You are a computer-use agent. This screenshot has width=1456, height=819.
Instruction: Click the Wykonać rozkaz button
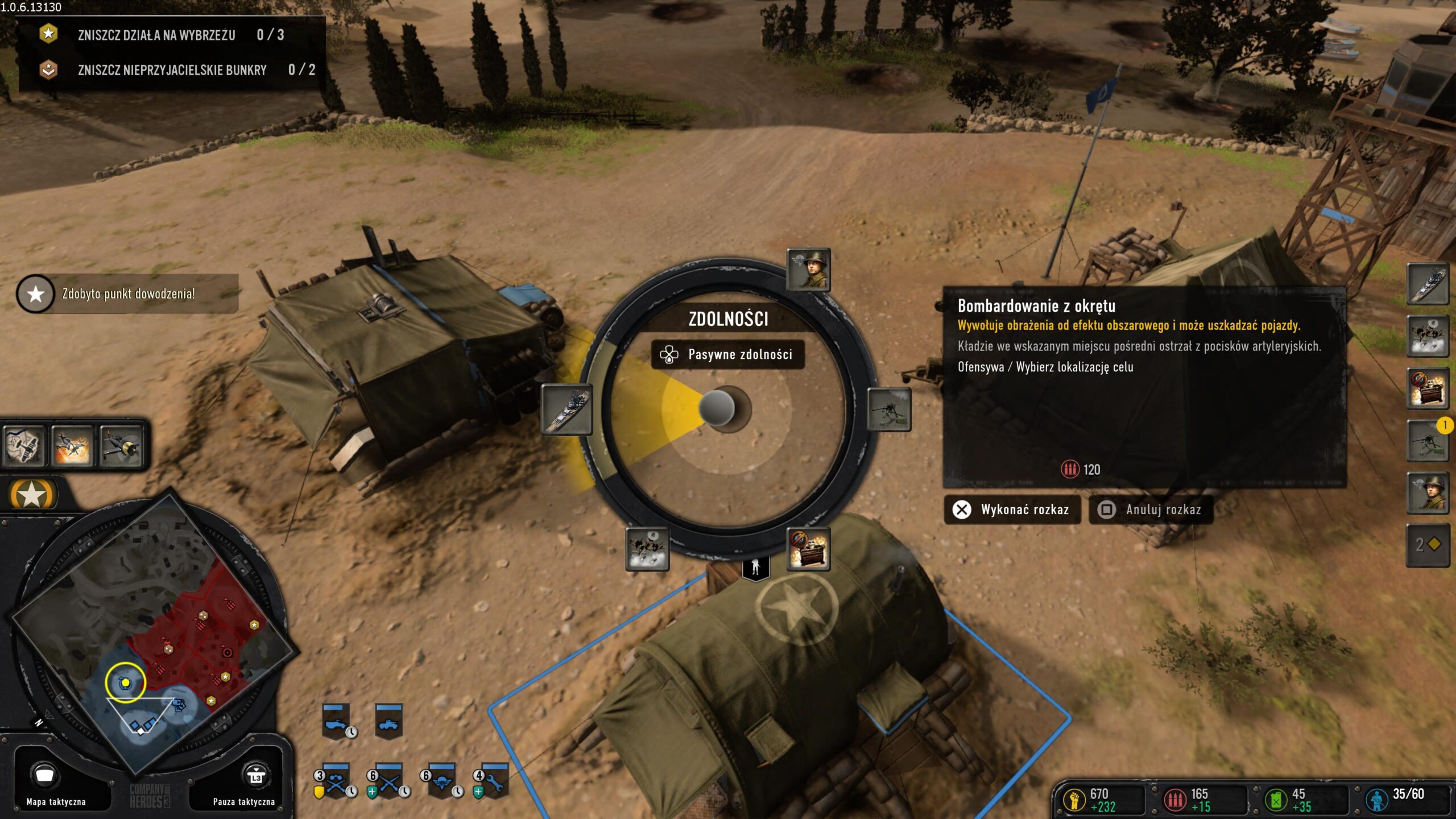click(1012, 510)
